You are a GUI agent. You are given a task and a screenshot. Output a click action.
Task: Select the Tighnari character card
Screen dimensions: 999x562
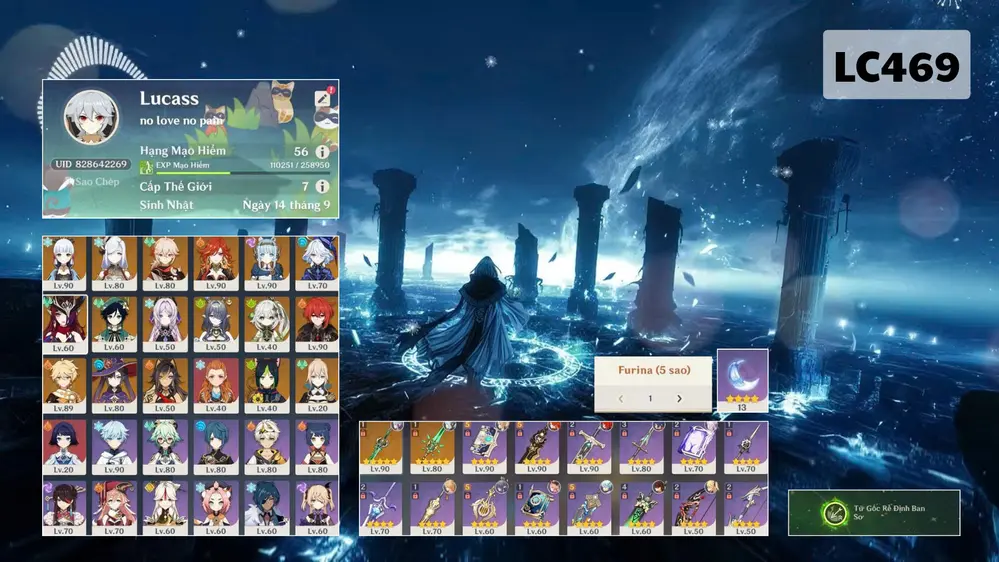[x=266, y=382]
